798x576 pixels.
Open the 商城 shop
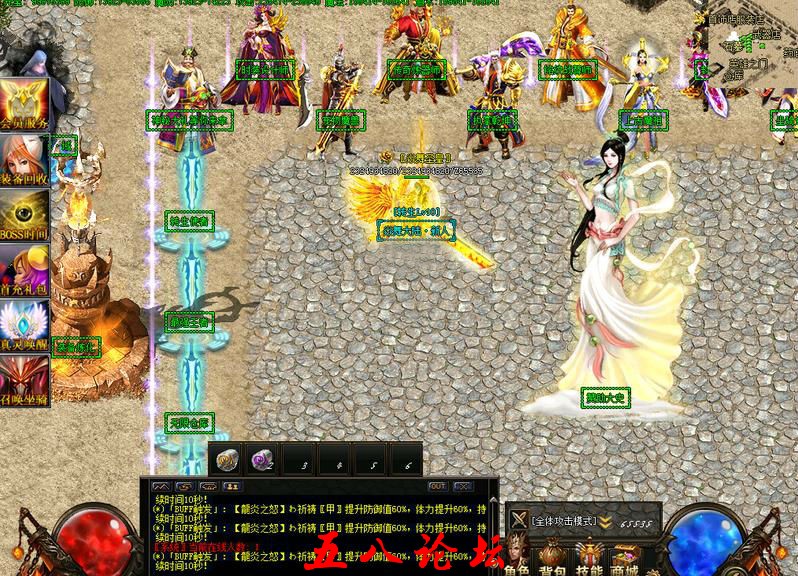625,560
